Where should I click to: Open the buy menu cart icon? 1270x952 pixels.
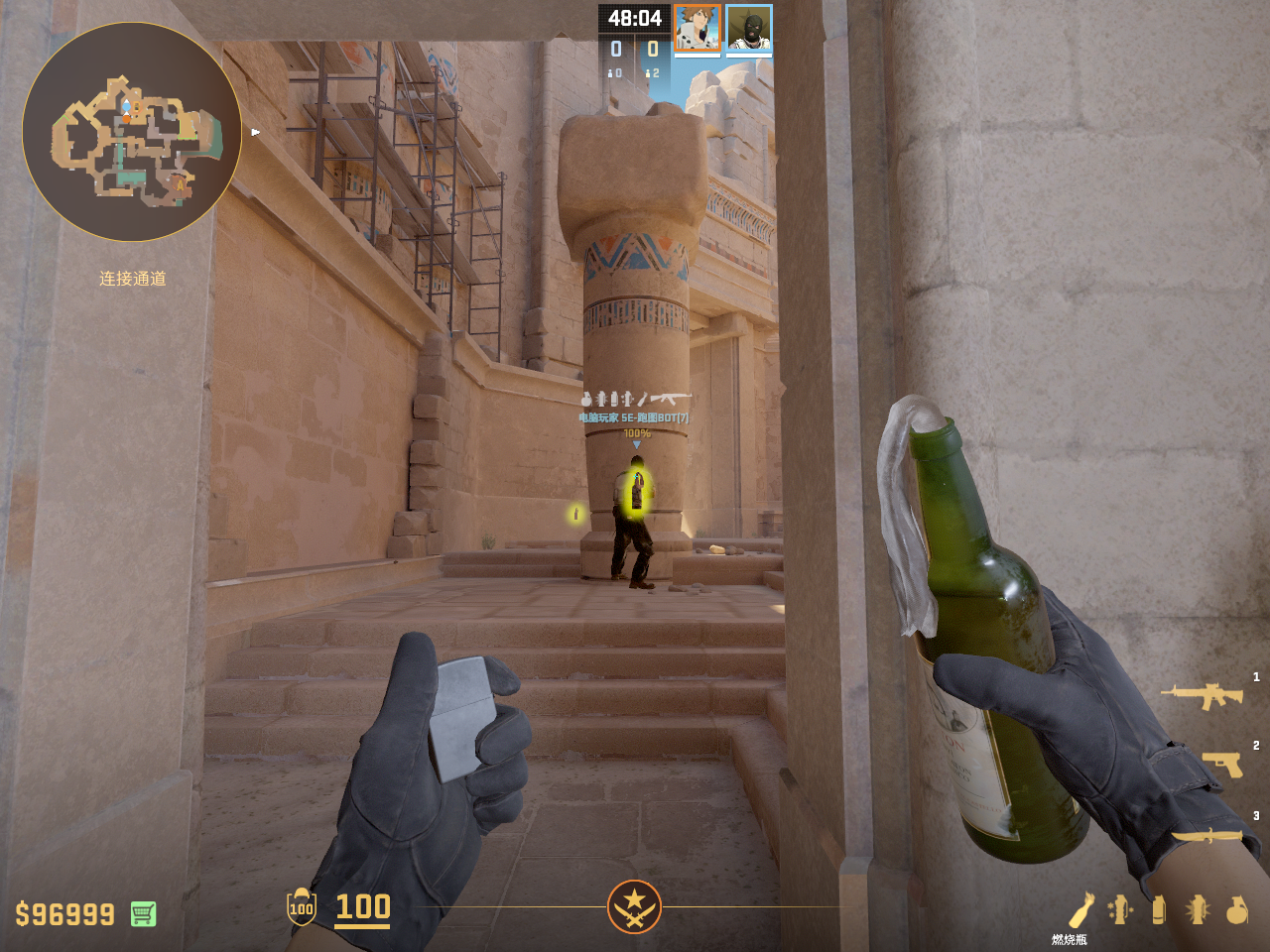click(x=143, y=913)
